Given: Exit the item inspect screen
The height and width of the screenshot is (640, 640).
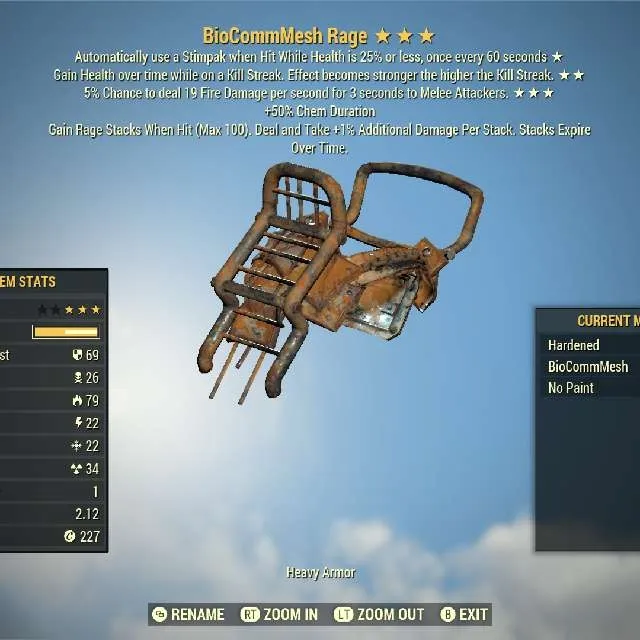Looking at the screenshot, I should pos(464,614).
